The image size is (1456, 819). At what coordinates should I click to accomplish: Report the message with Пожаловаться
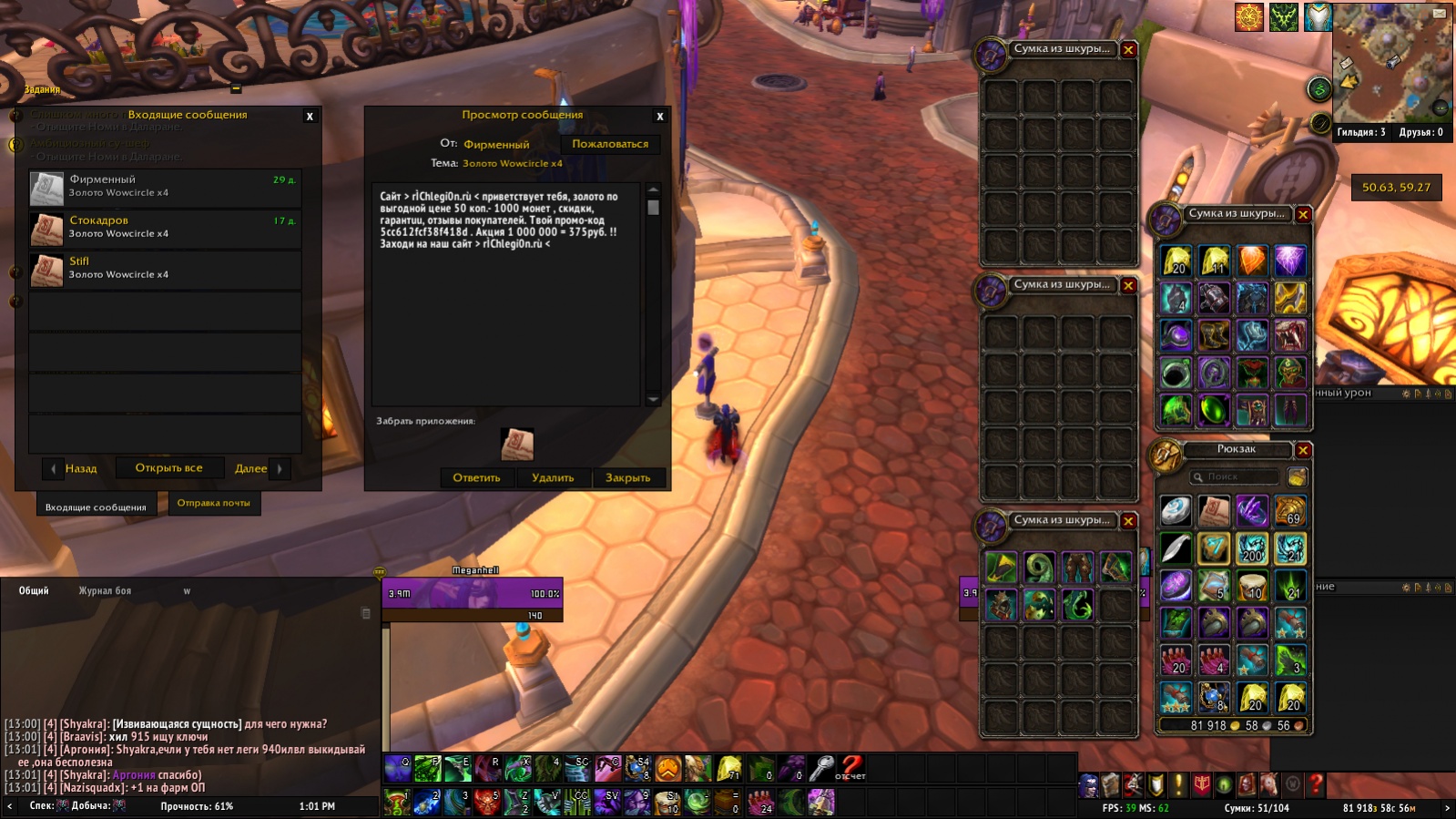610,144
